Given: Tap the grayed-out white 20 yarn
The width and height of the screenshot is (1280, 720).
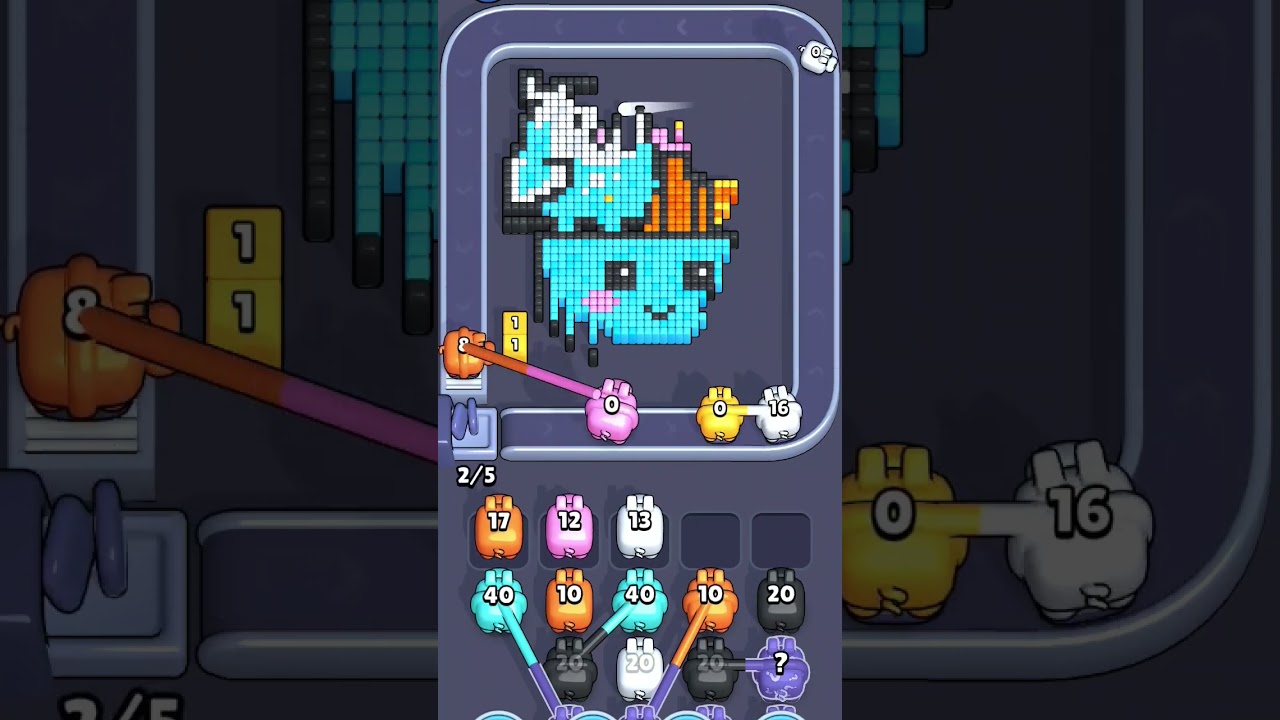Looking at the screenshot, I should pos(643,660).
